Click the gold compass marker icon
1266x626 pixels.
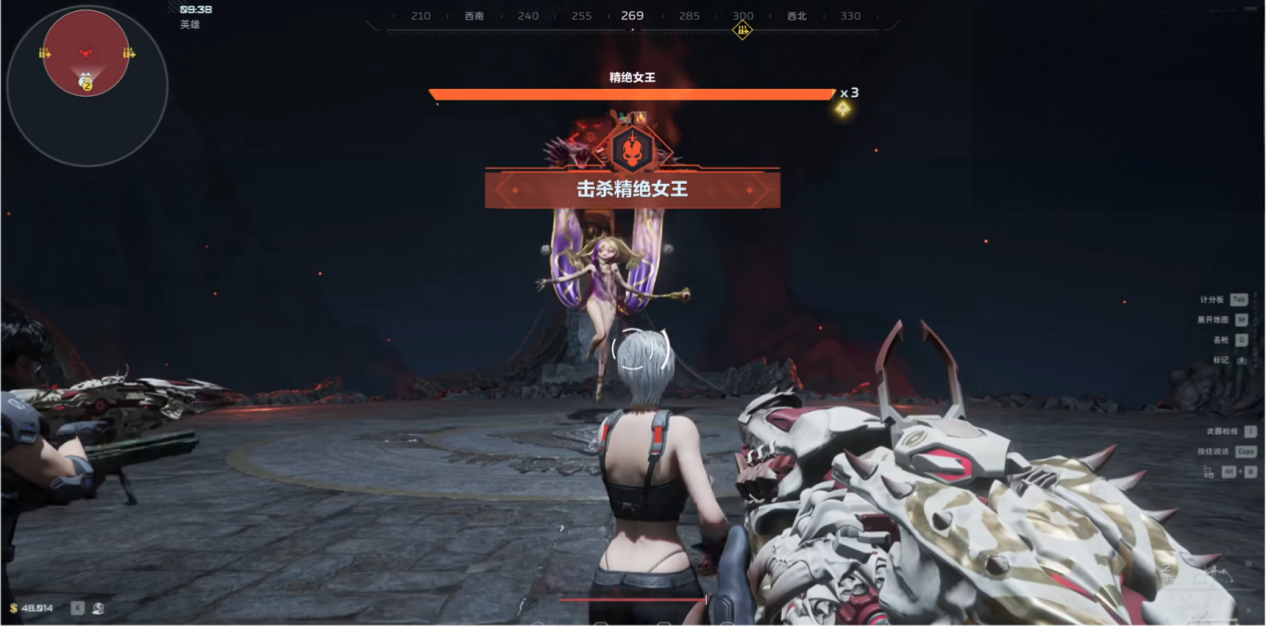tap(742, 30)
